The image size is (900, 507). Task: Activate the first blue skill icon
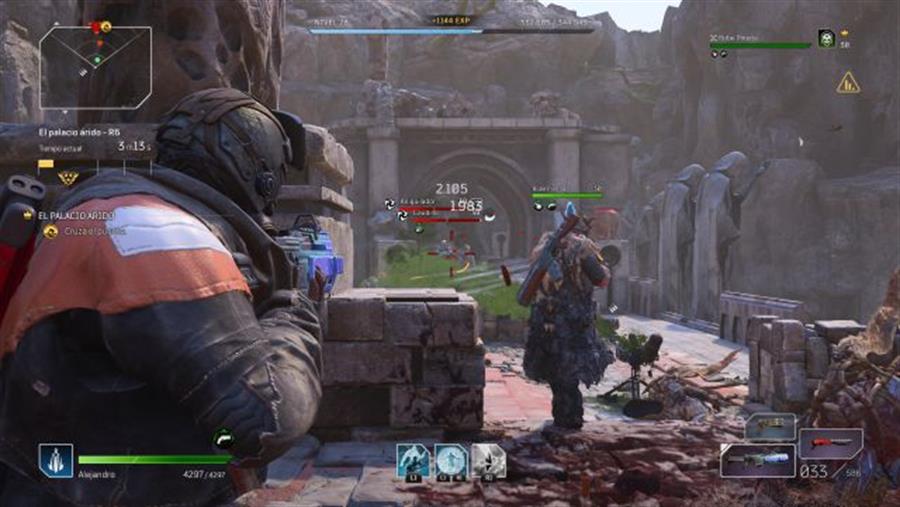click(412, 461)
